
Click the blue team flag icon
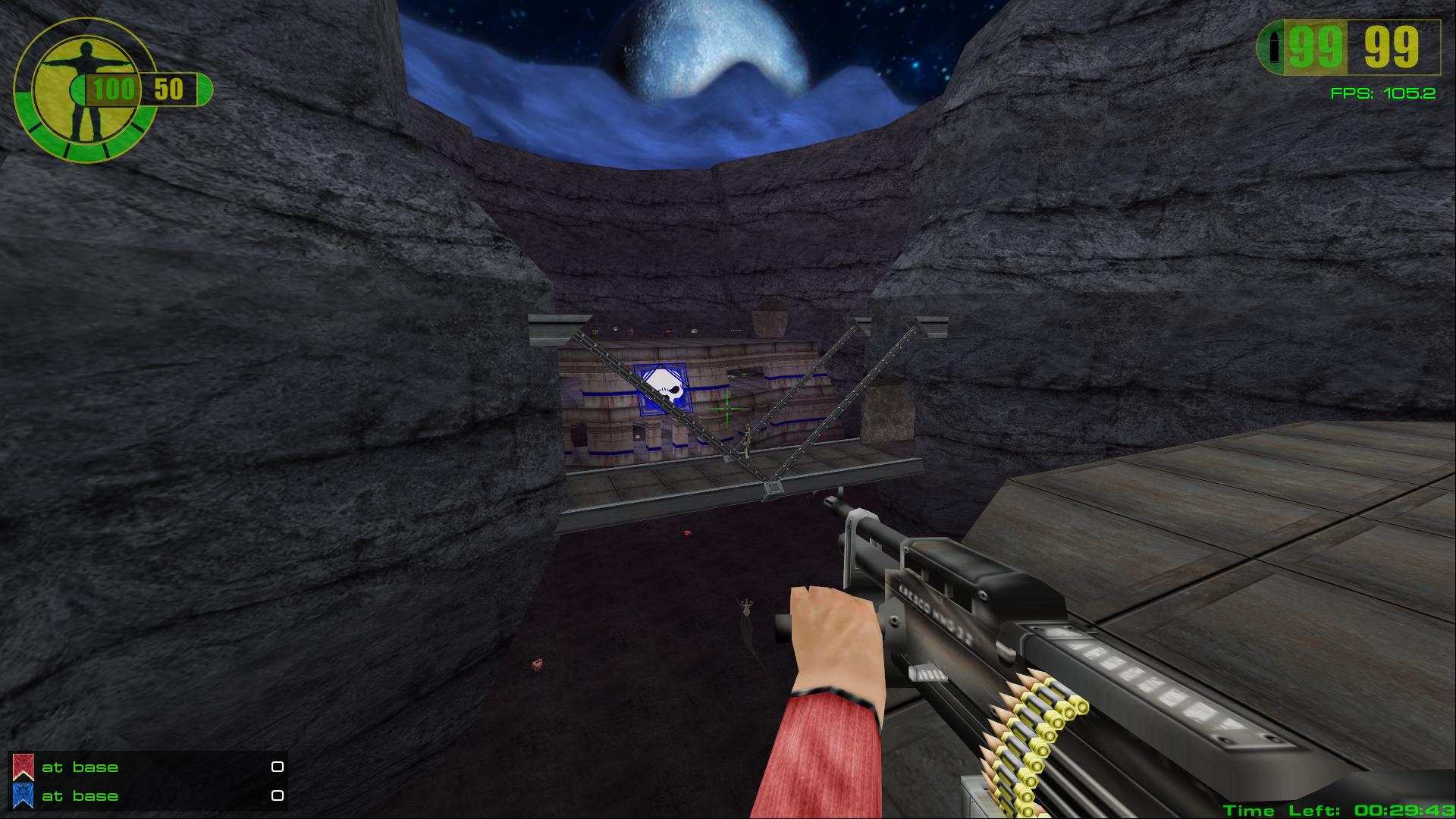click(x=23, y=796)
